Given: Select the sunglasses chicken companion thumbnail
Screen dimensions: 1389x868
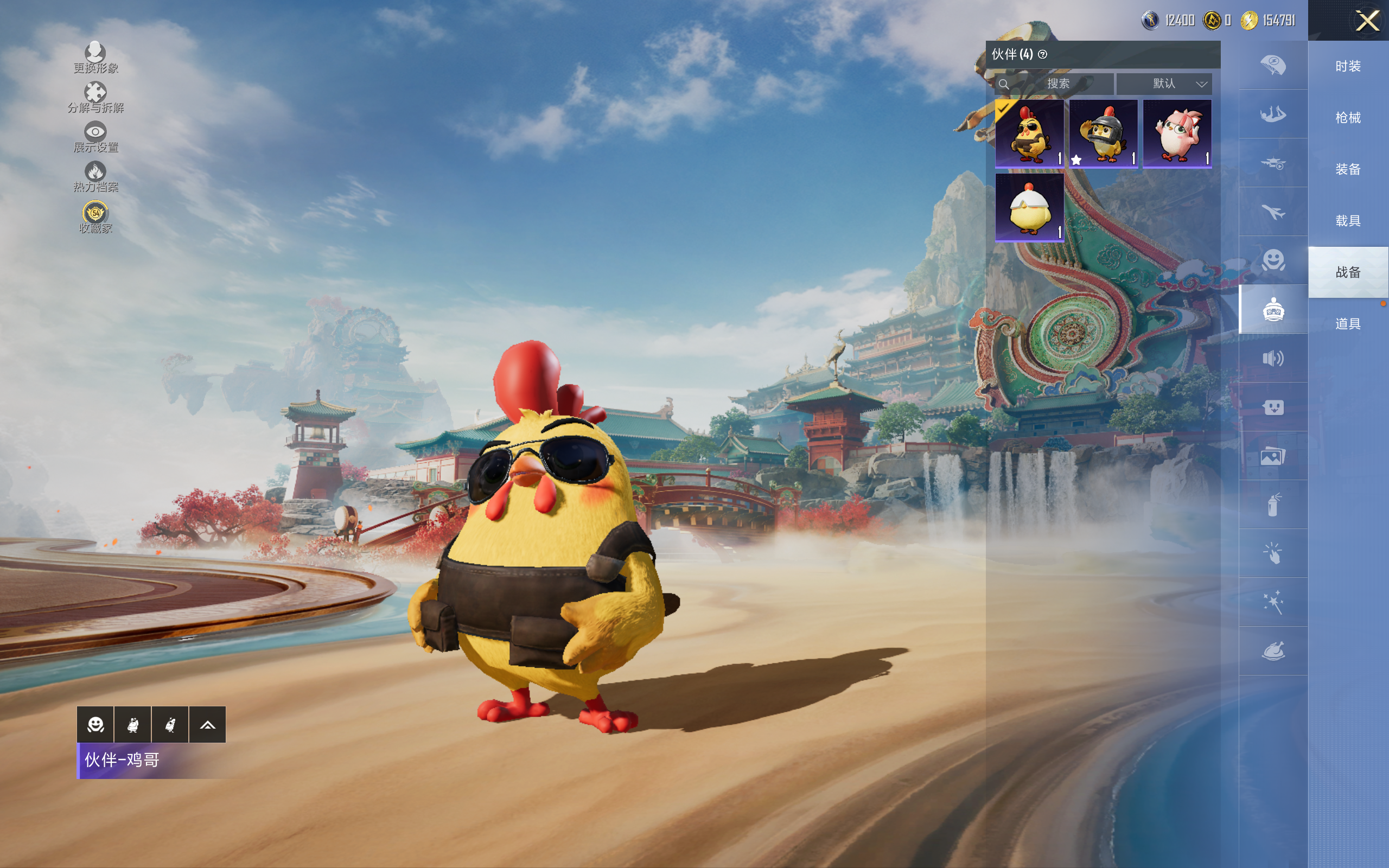Looking at the screenshot, I should coord(1029,133).
